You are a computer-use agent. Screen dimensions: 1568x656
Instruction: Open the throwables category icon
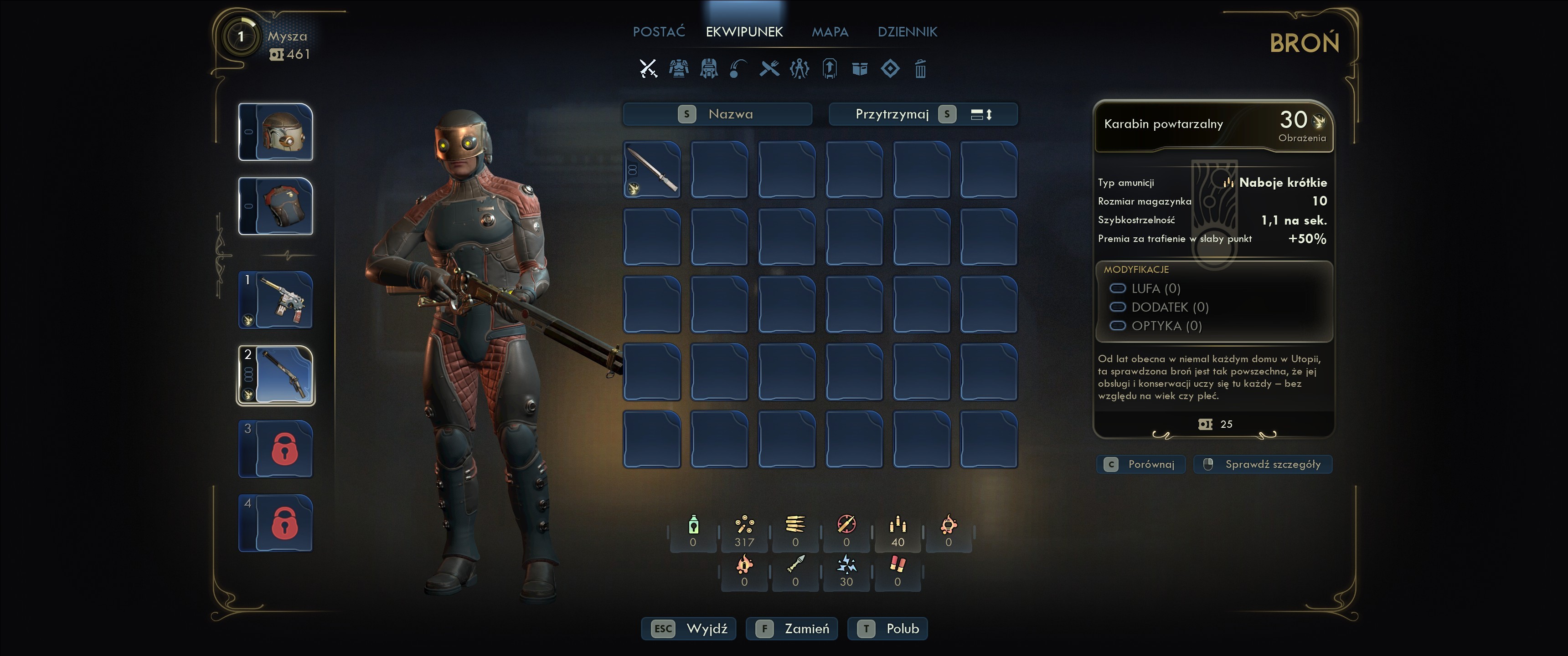click(739, 69)
